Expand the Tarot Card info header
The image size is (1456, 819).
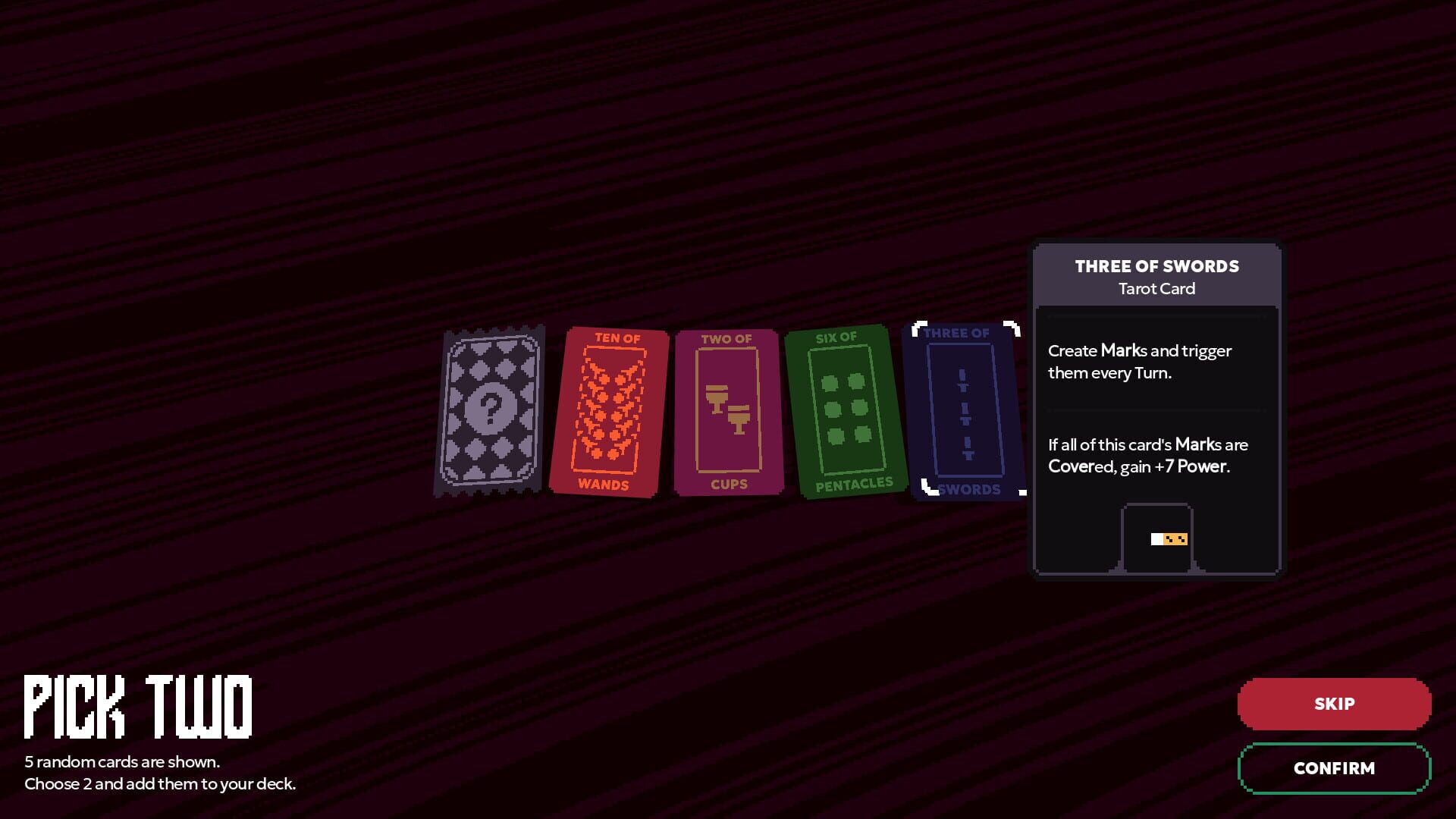[1156, 277]
